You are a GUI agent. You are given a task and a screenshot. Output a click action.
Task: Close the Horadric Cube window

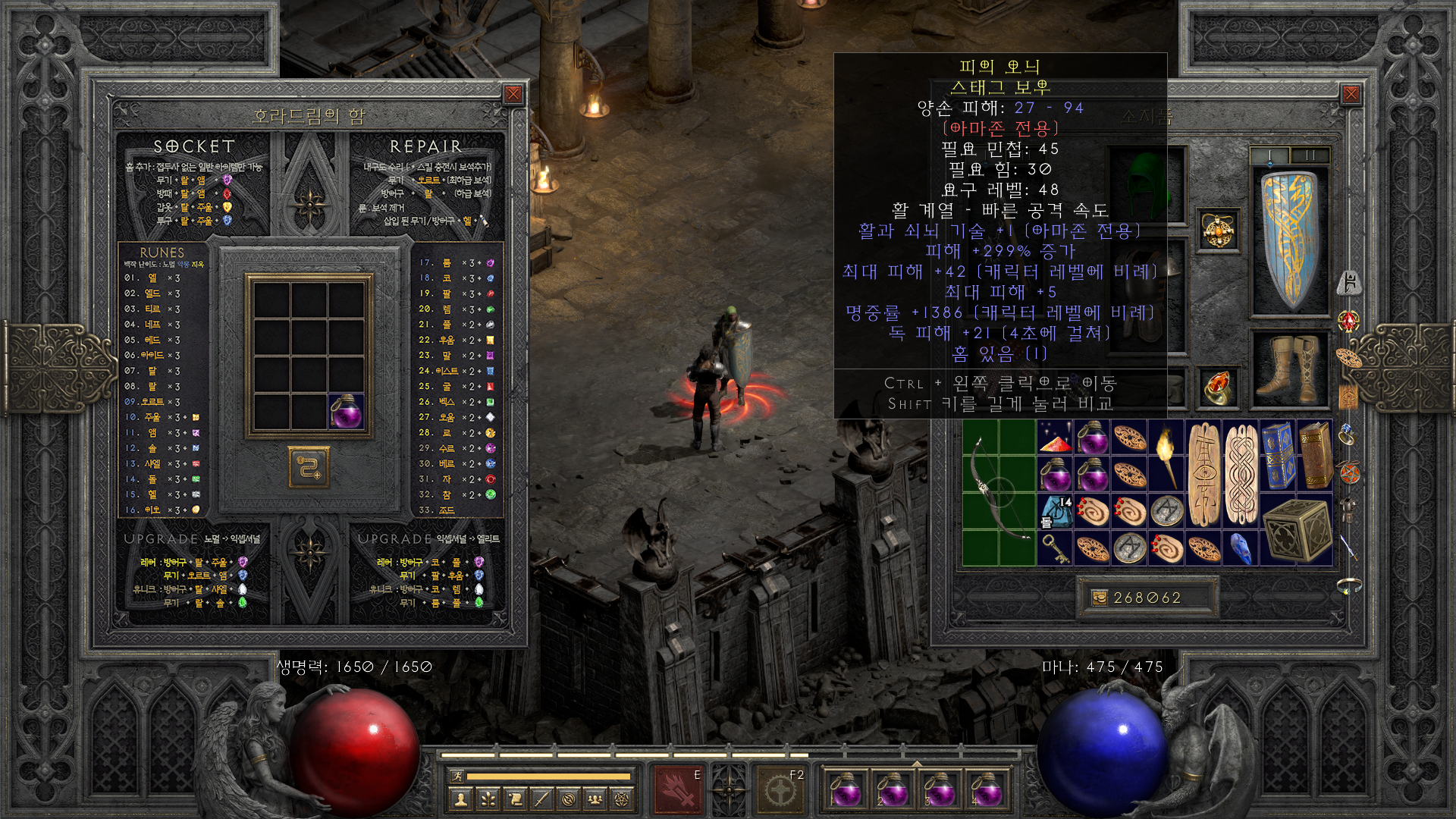click(x=513, y=94)
